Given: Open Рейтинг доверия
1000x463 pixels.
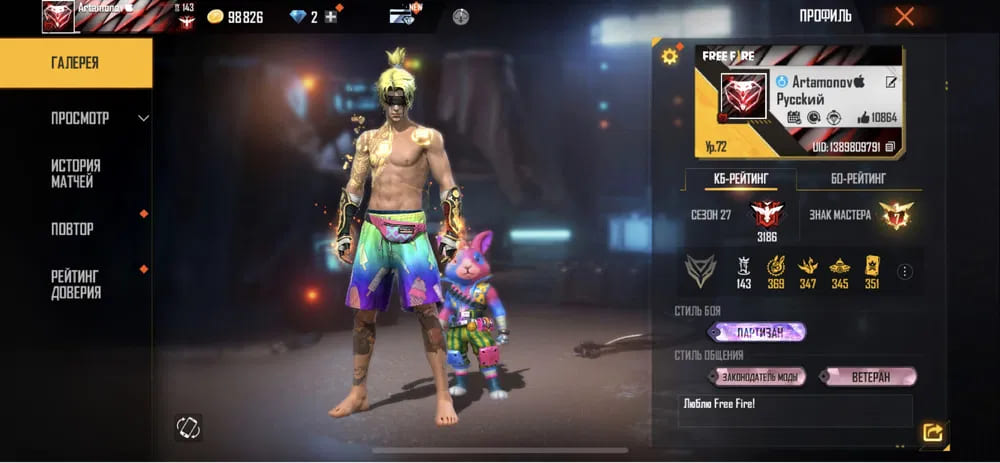Looking at the screenshot, I should (75, 284).
